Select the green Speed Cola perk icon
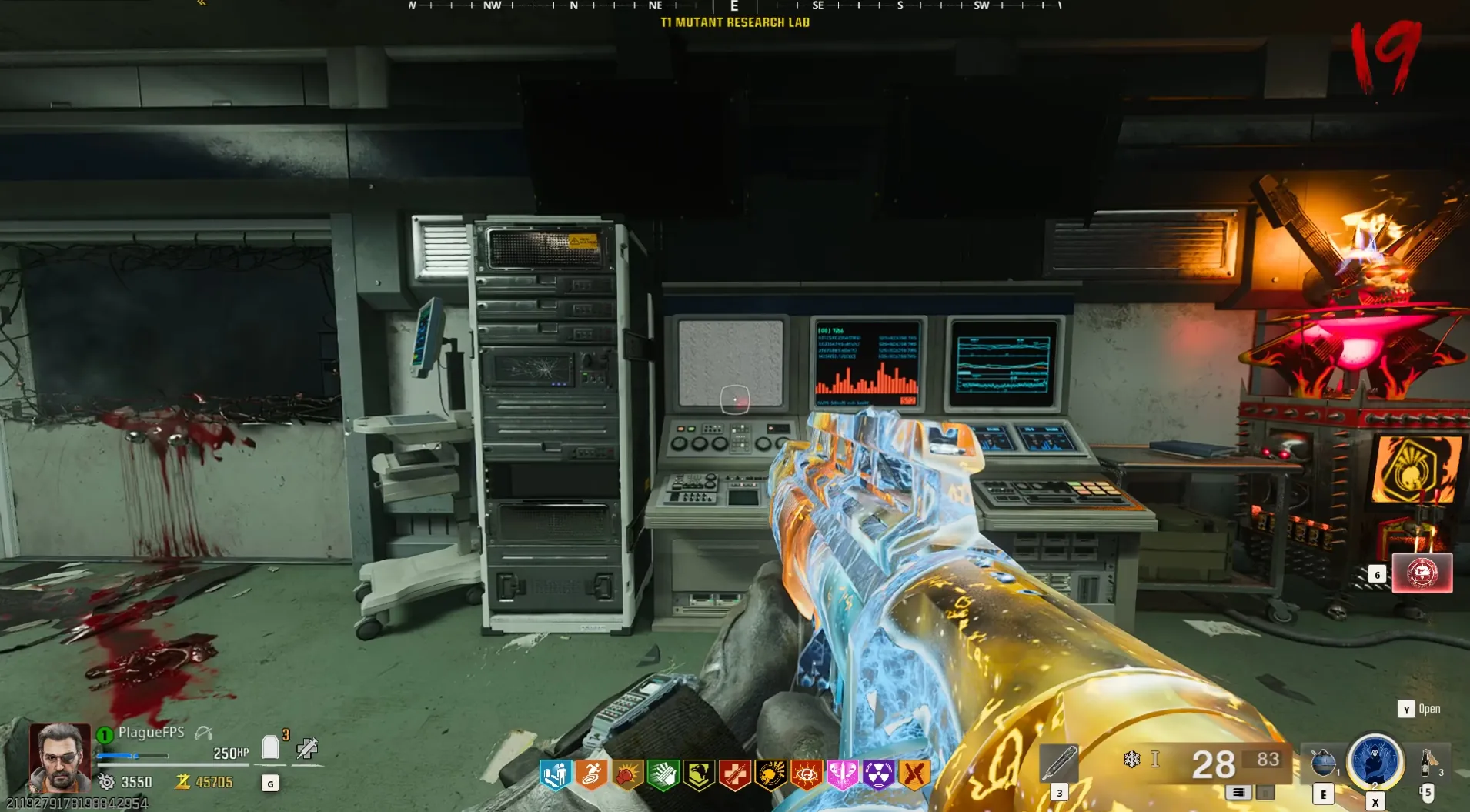Screen dimensions: 1470x812 pyautogui.click(x=663, y=774)
